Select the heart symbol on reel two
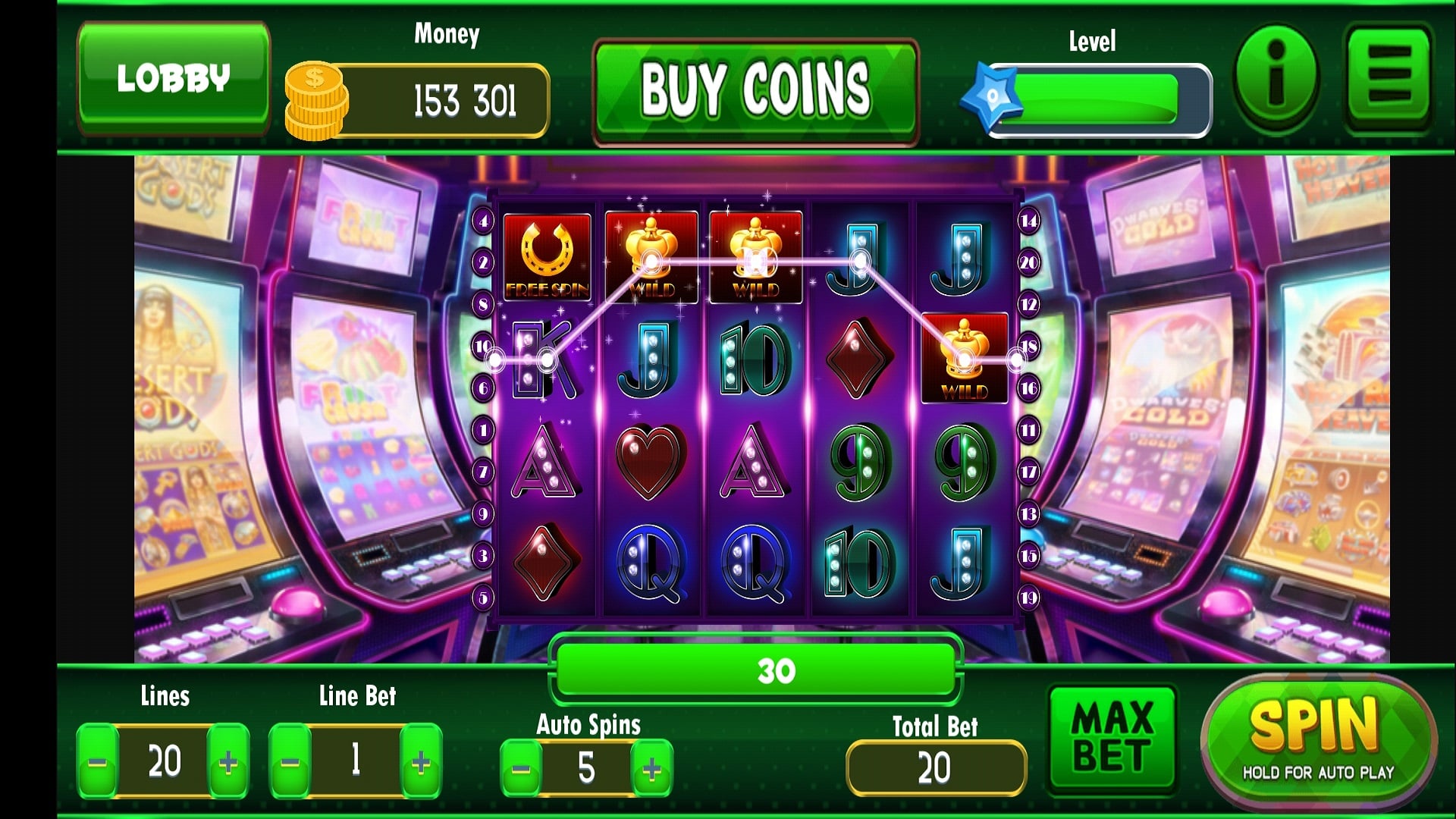The height and width of the screenshot is (819, 1456). [651, 459]
